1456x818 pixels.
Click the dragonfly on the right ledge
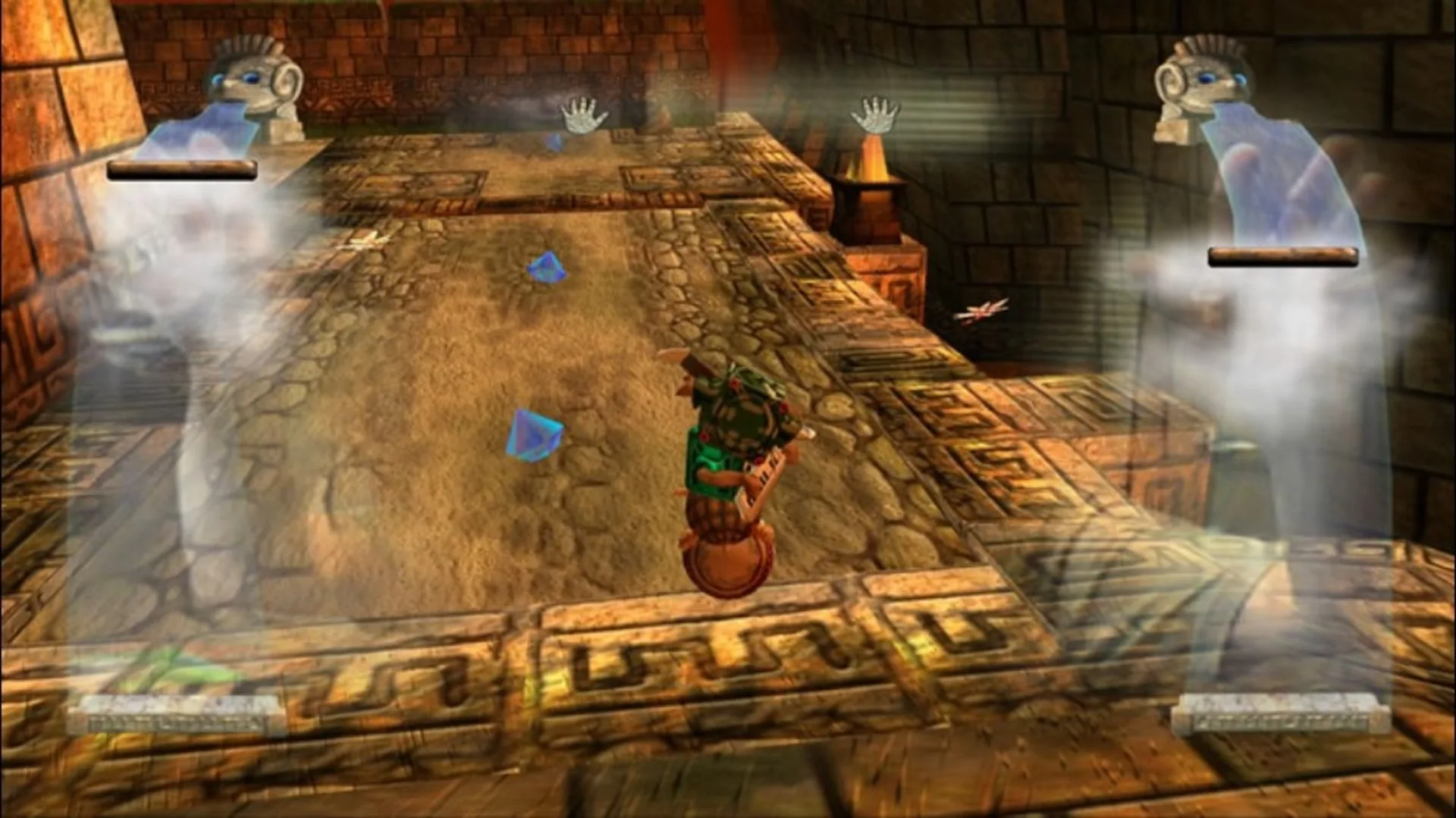(x=982, y=310)
